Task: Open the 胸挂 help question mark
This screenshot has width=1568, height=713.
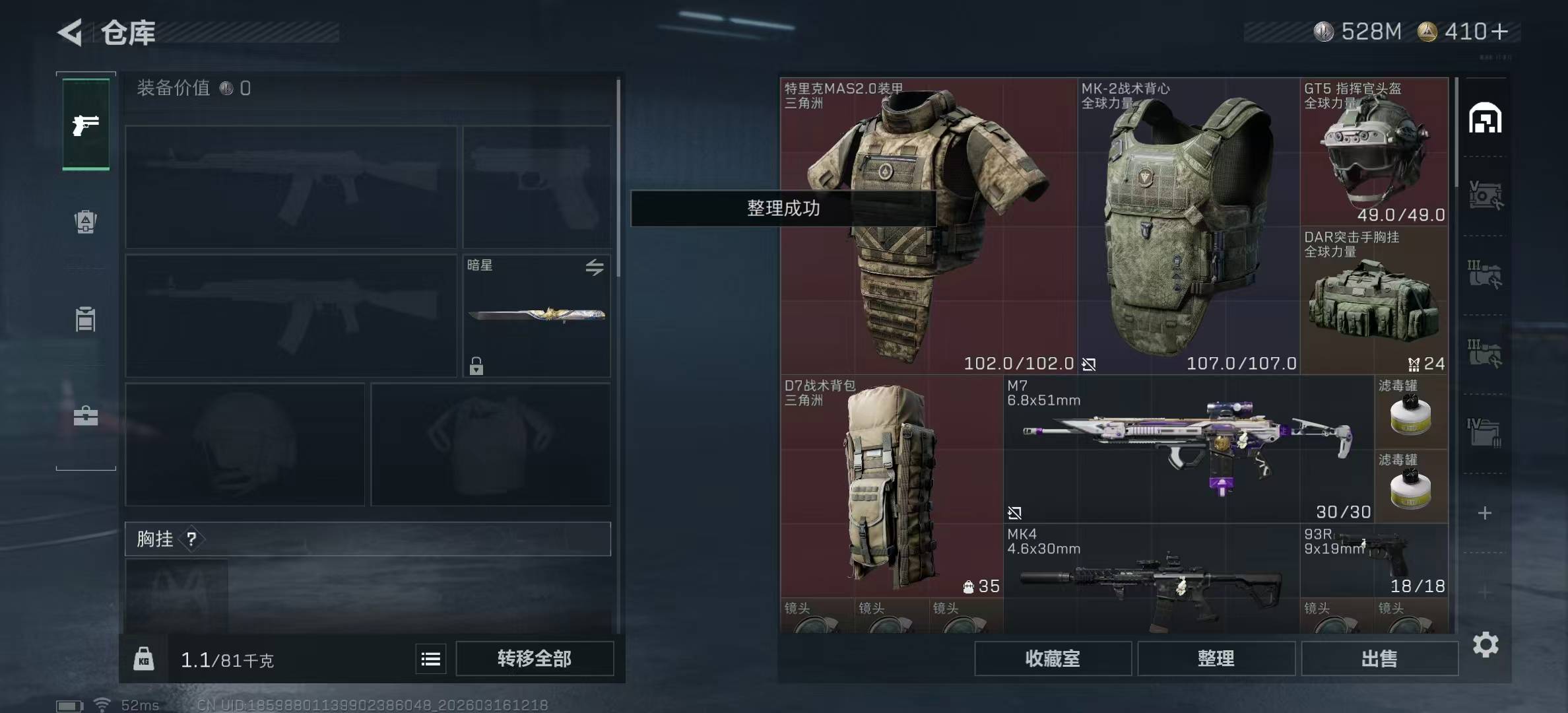Action: [191, 539]
